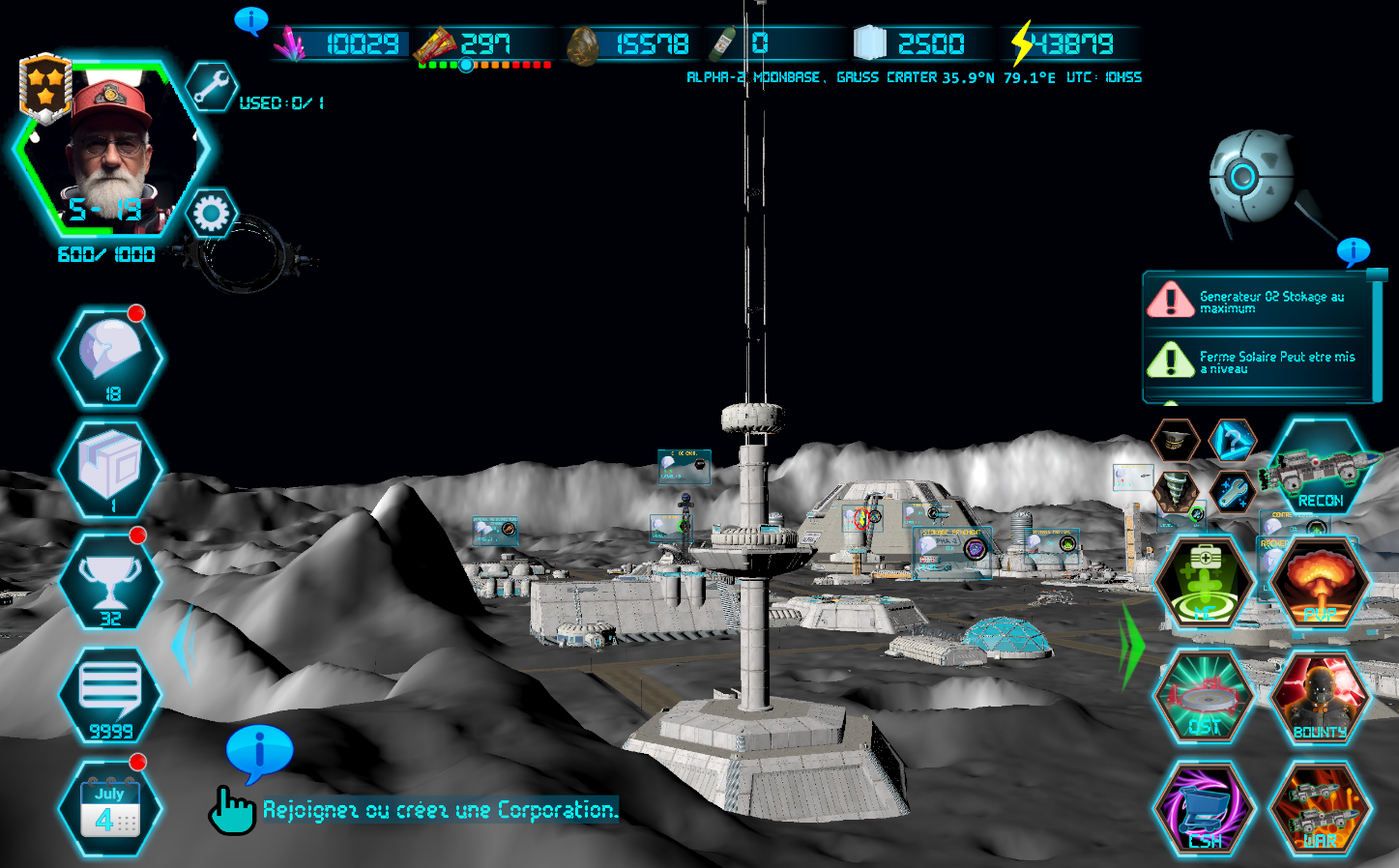The image size is (1399, 868).
Task: Open the July 4 calendar
Action: coord(110,808)
